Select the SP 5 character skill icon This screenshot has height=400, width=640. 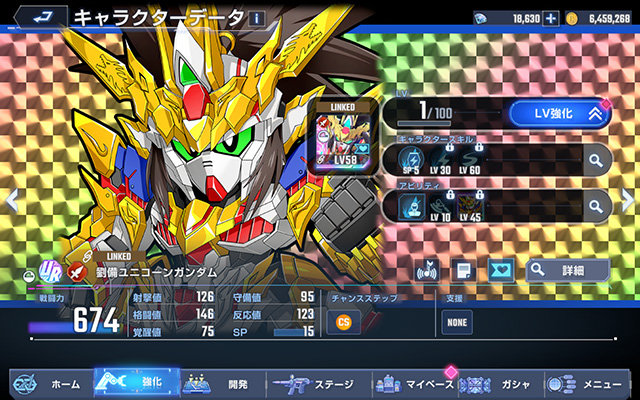[411, 160]
